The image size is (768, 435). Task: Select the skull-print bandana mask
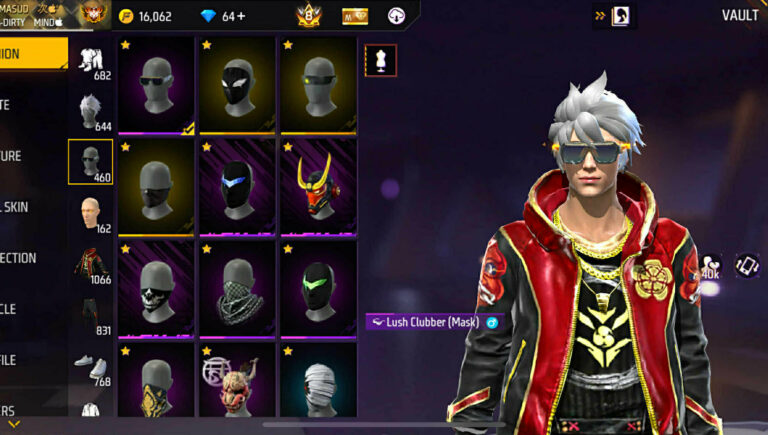156,288
